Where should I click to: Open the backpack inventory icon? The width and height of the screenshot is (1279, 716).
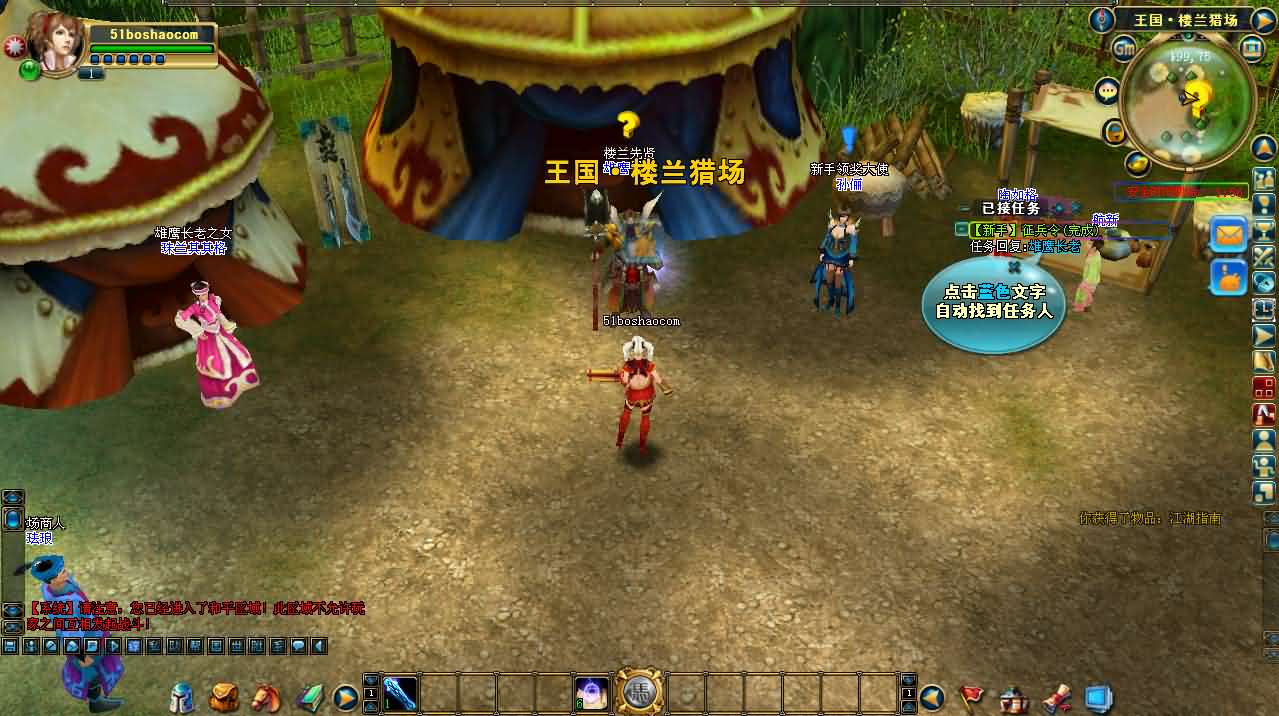point(223,696)
